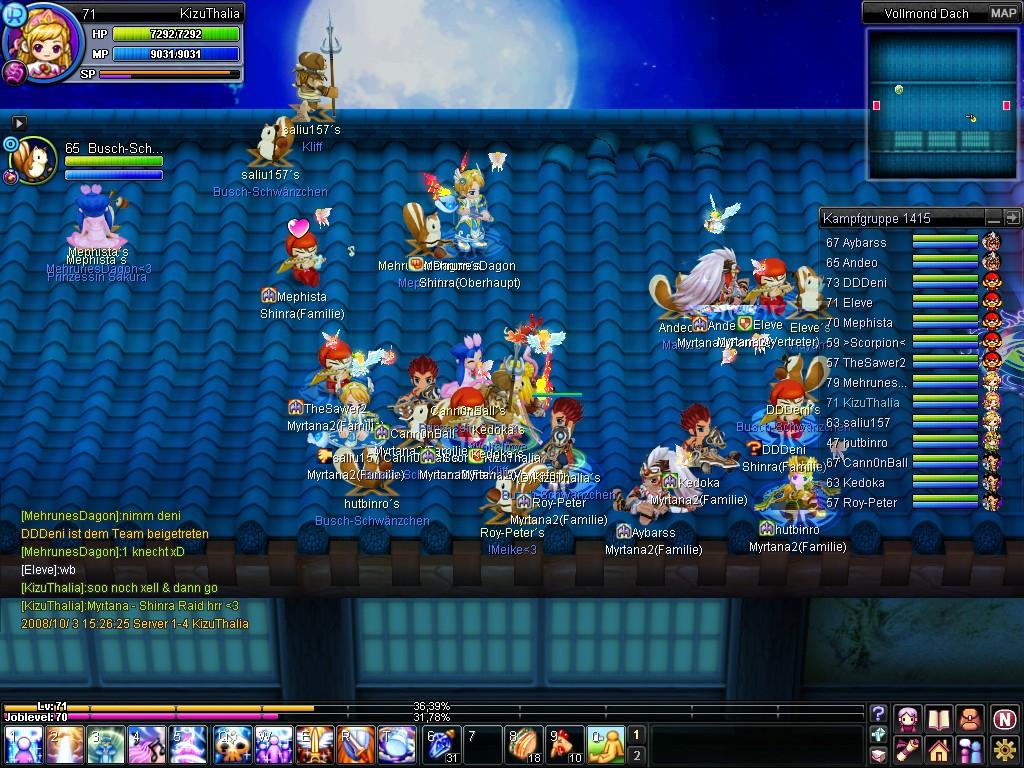Use the taco food item in slot 8
The image size is (1024, 768).
pyautogui.click(x=523, y=746)
